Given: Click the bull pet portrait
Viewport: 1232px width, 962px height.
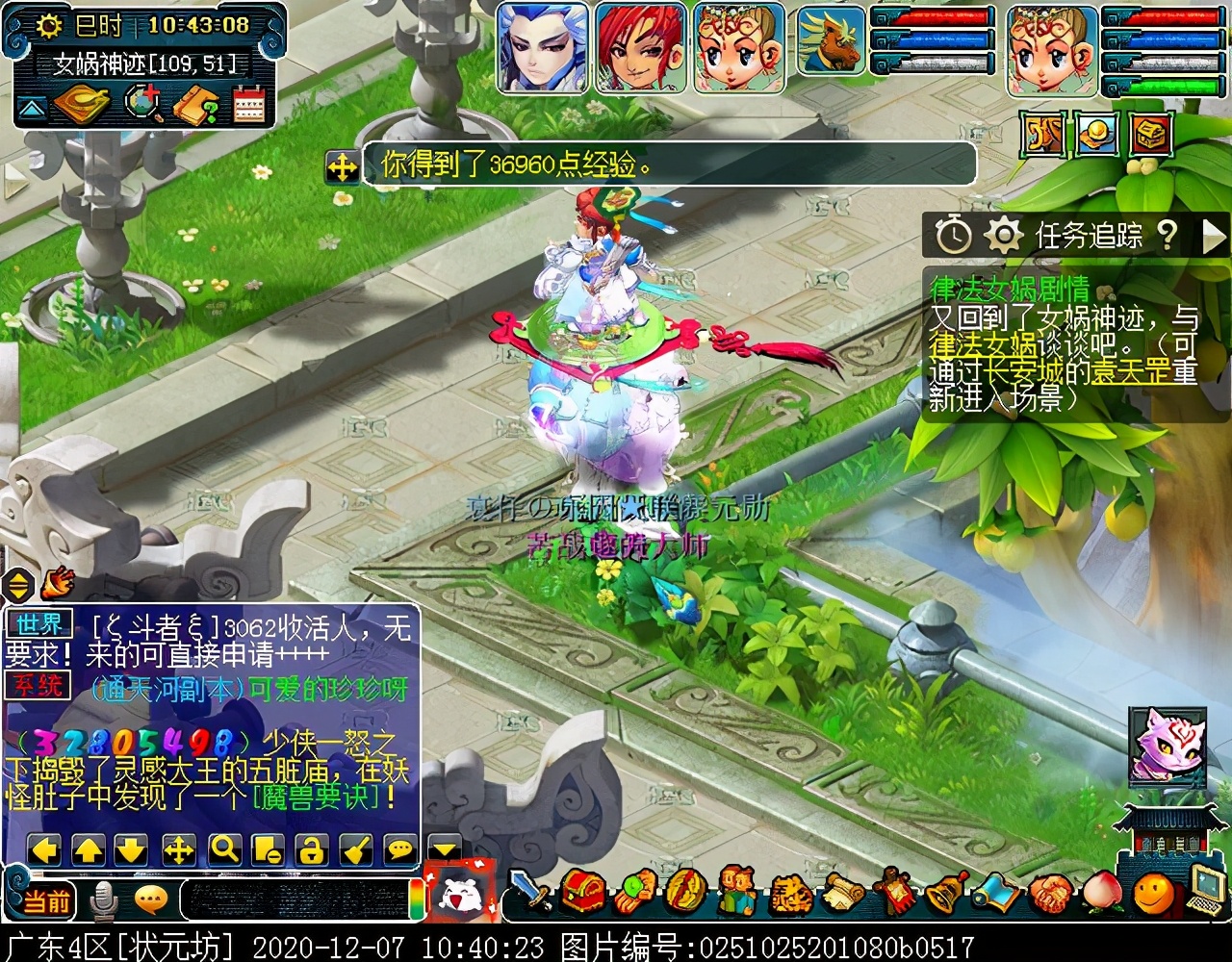Looking at the screenshot, I should tap(831, 40).
